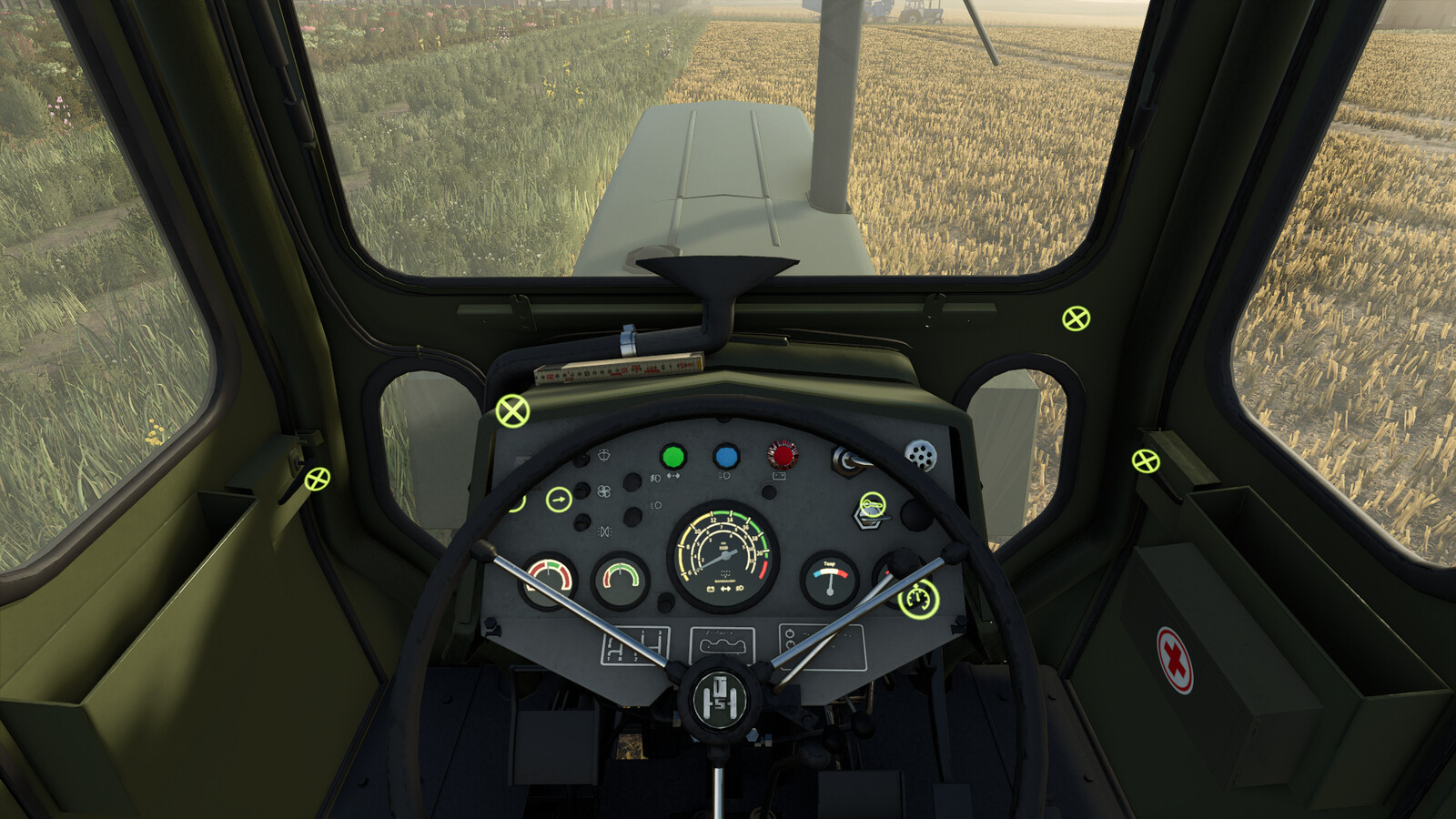Select the highlighted tachometer gauge icon
This screenshot has height=819, width=1456.
pyautogui.click(x=916, y=598)
